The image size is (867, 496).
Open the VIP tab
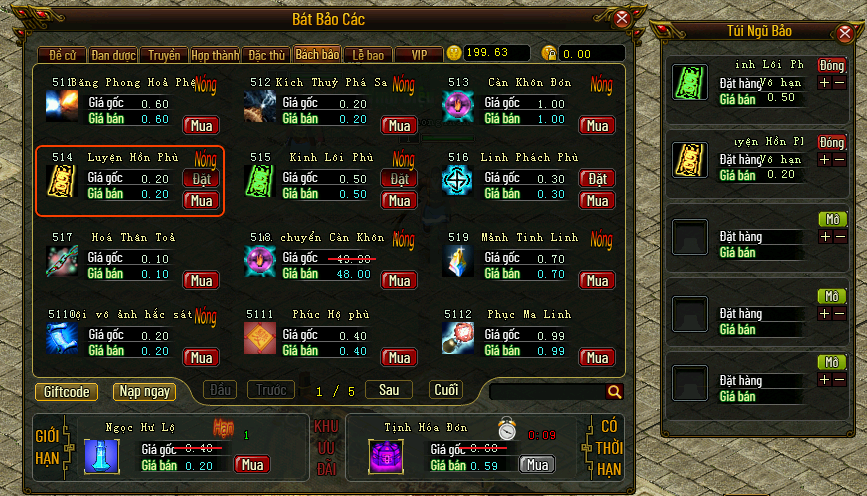(418, 55)
